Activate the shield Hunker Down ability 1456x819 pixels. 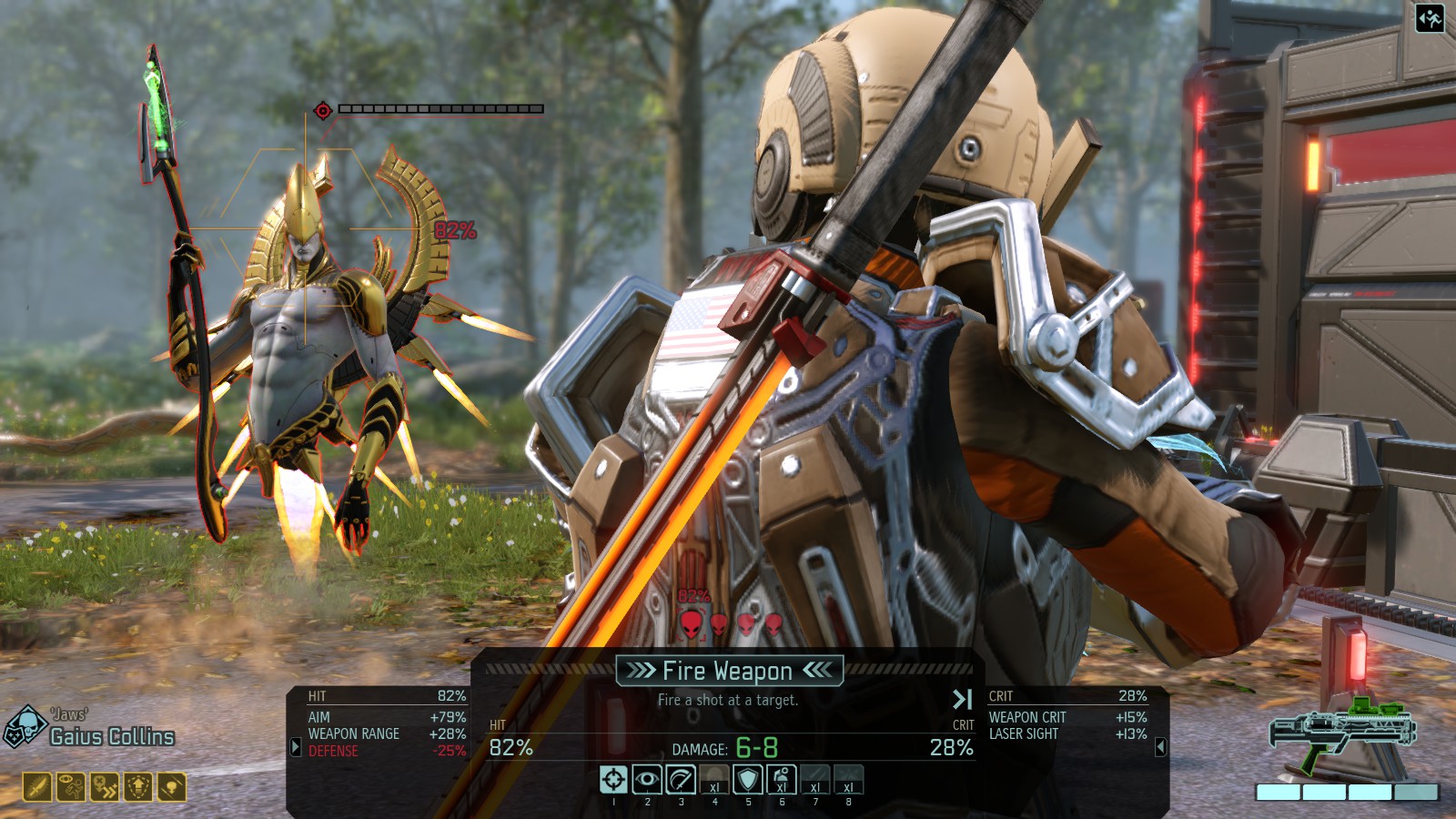click(748, 780)
